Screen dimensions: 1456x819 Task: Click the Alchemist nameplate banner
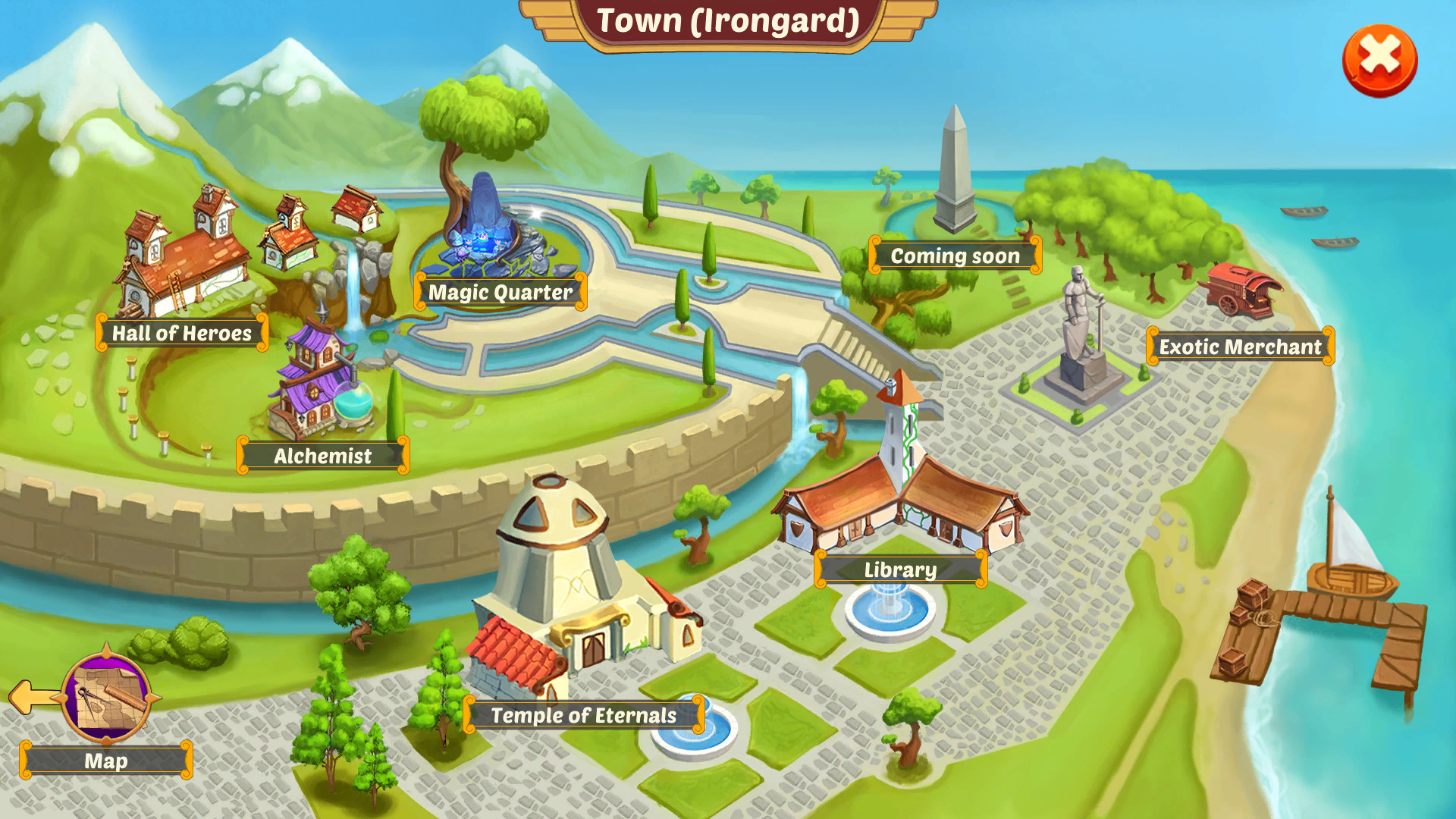click(x=323, y=456)
